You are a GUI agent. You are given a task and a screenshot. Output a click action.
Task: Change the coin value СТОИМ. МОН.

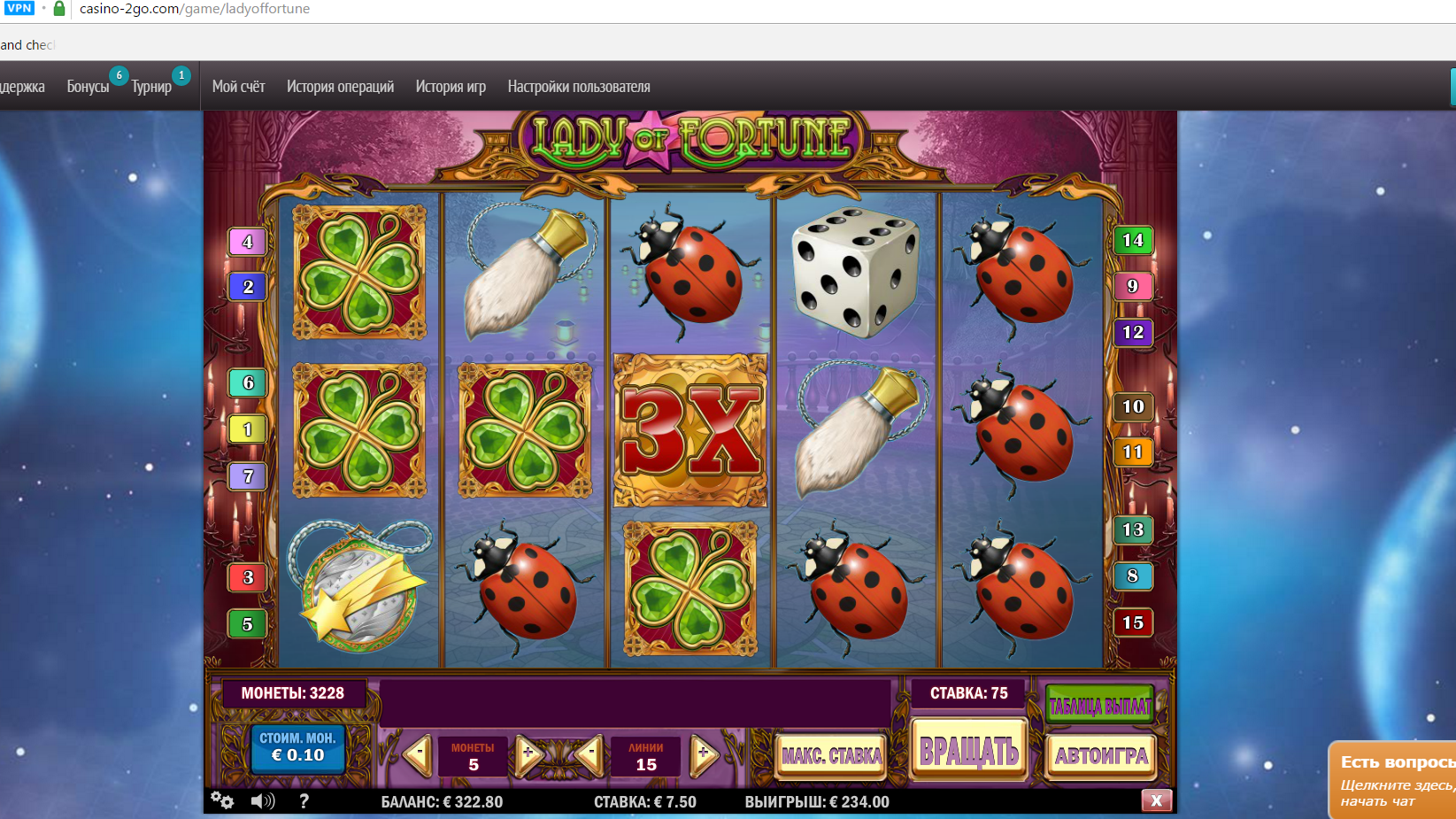[x=297, y=748]
